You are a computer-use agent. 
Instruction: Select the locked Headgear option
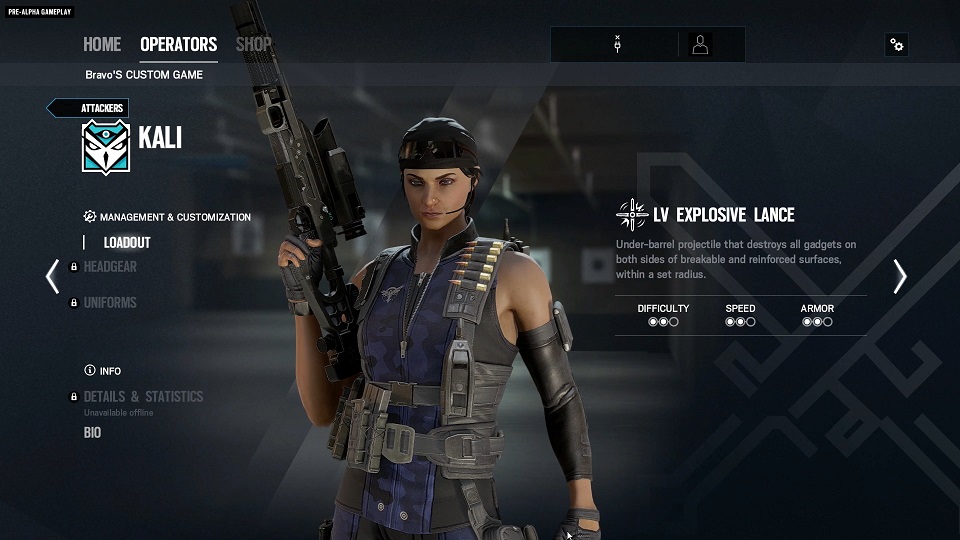[110, 267]
